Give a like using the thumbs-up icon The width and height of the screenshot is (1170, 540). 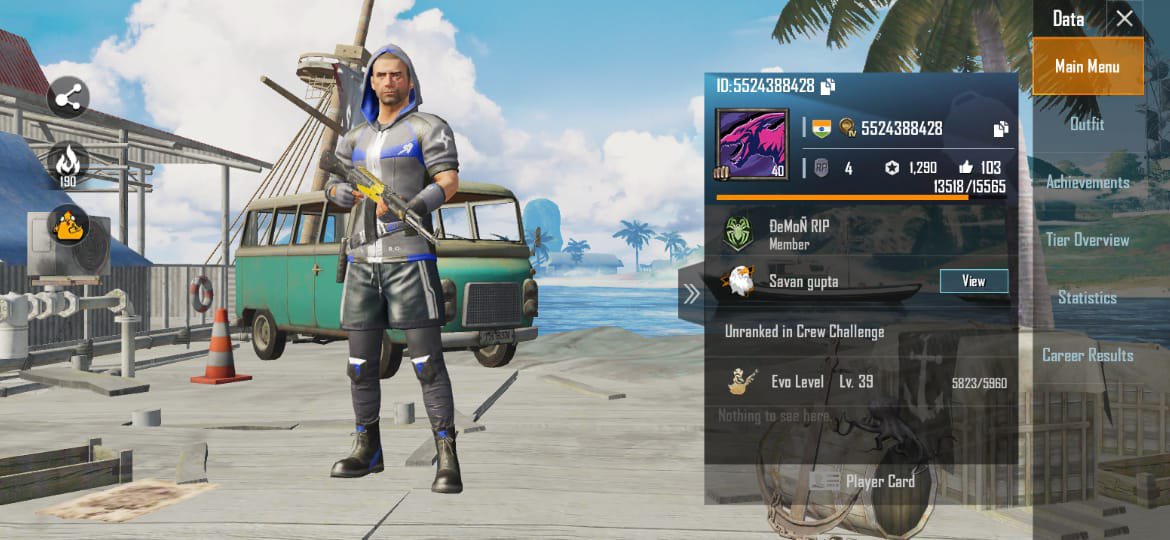(x=965, y=168)
